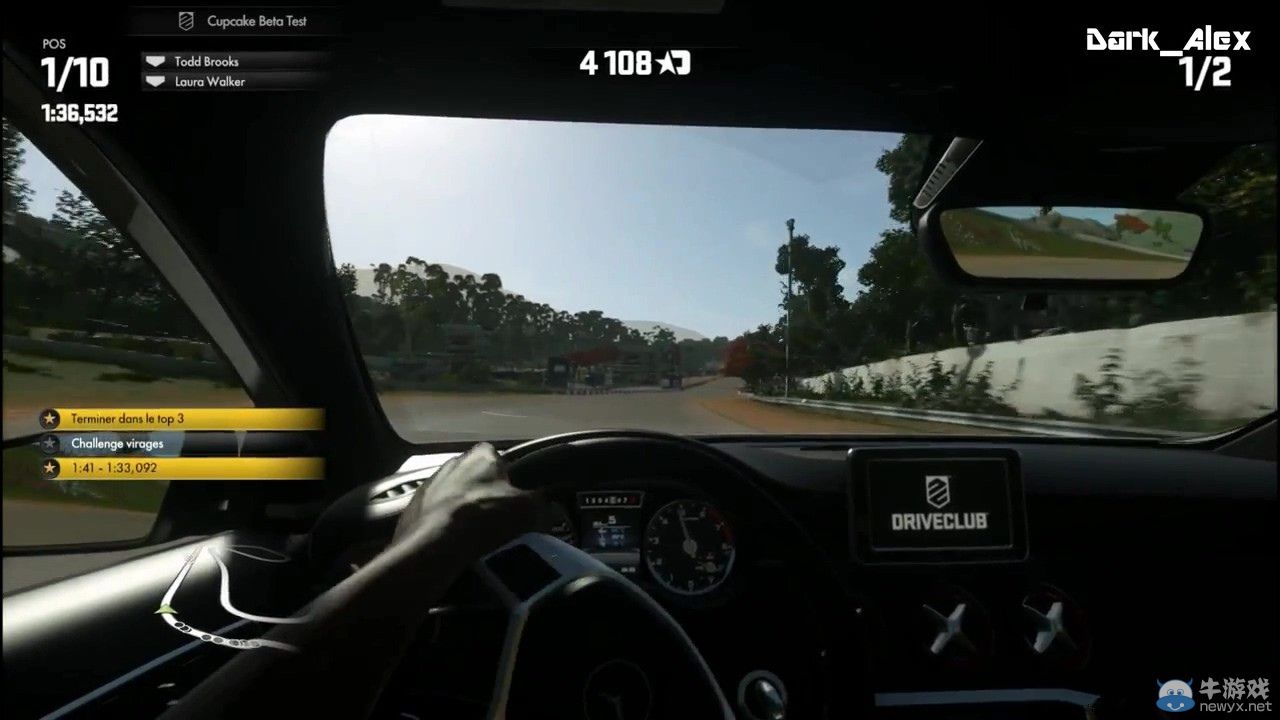Click Todd Brooks' player shield icon

157,61
